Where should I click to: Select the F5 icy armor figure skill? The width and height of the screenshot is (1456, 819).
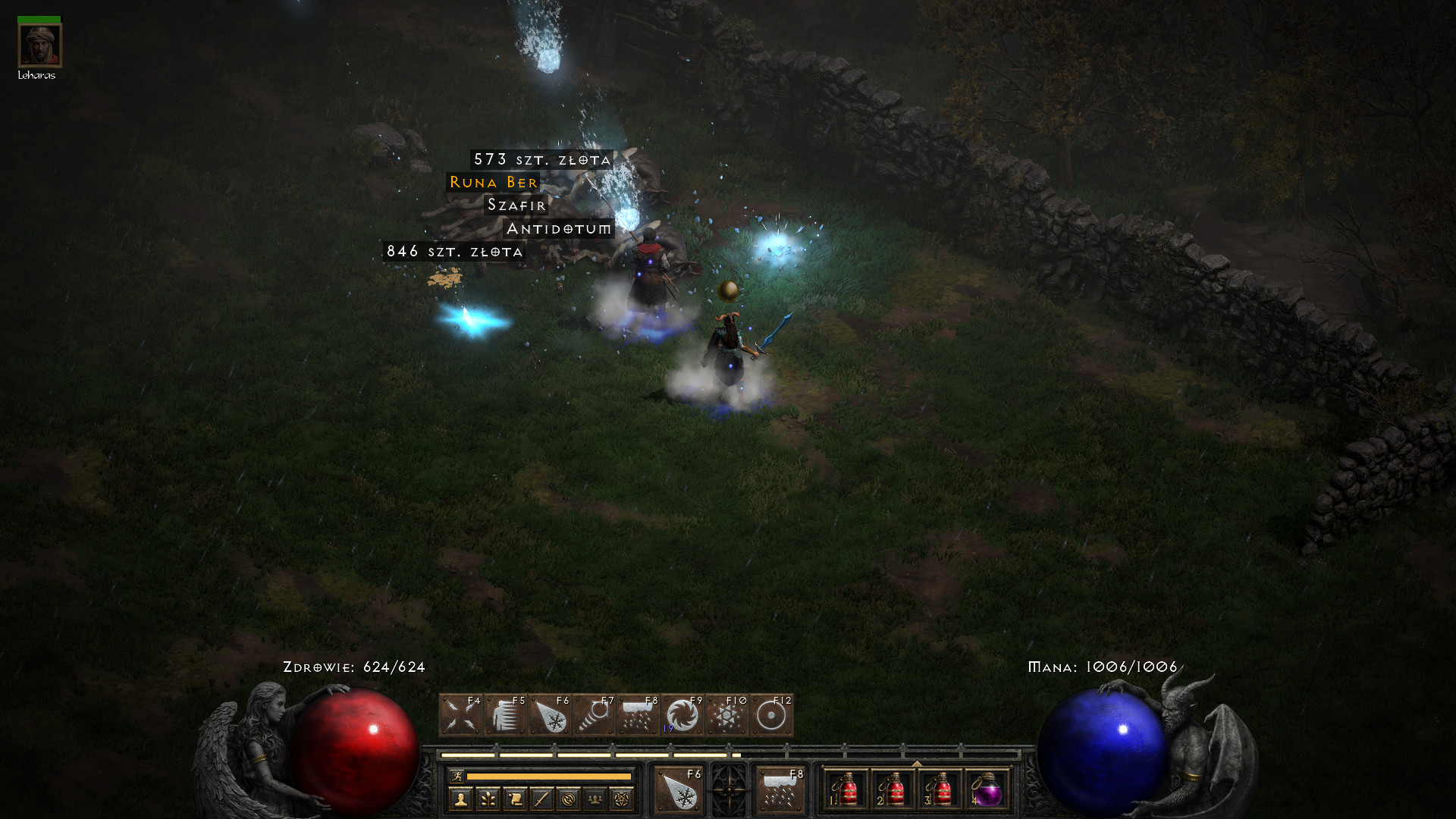click(506, 715)
